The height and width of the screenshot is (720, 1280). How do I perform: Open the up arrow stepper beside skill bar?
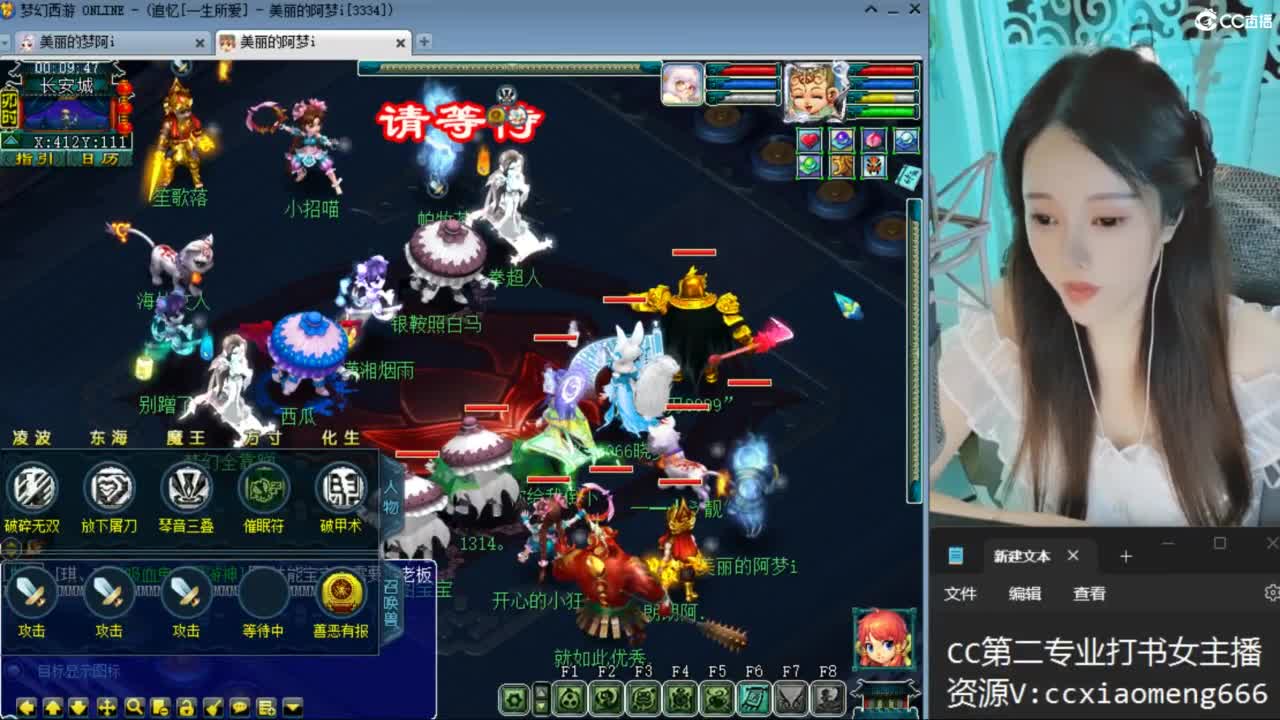(x=541, y=690)
